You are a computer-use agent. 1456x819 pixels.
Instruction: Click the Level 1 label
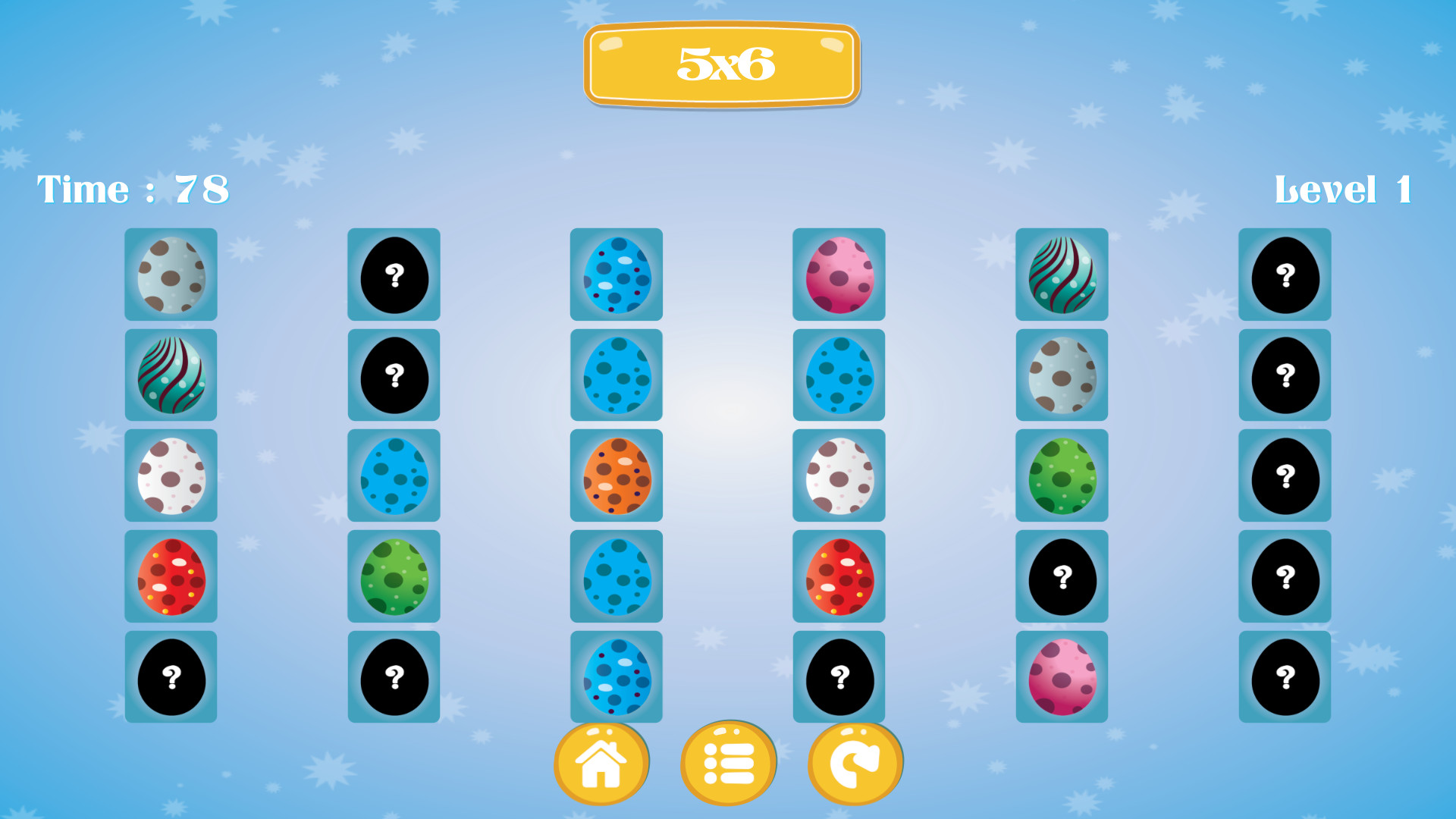(x=1342, y=190)
